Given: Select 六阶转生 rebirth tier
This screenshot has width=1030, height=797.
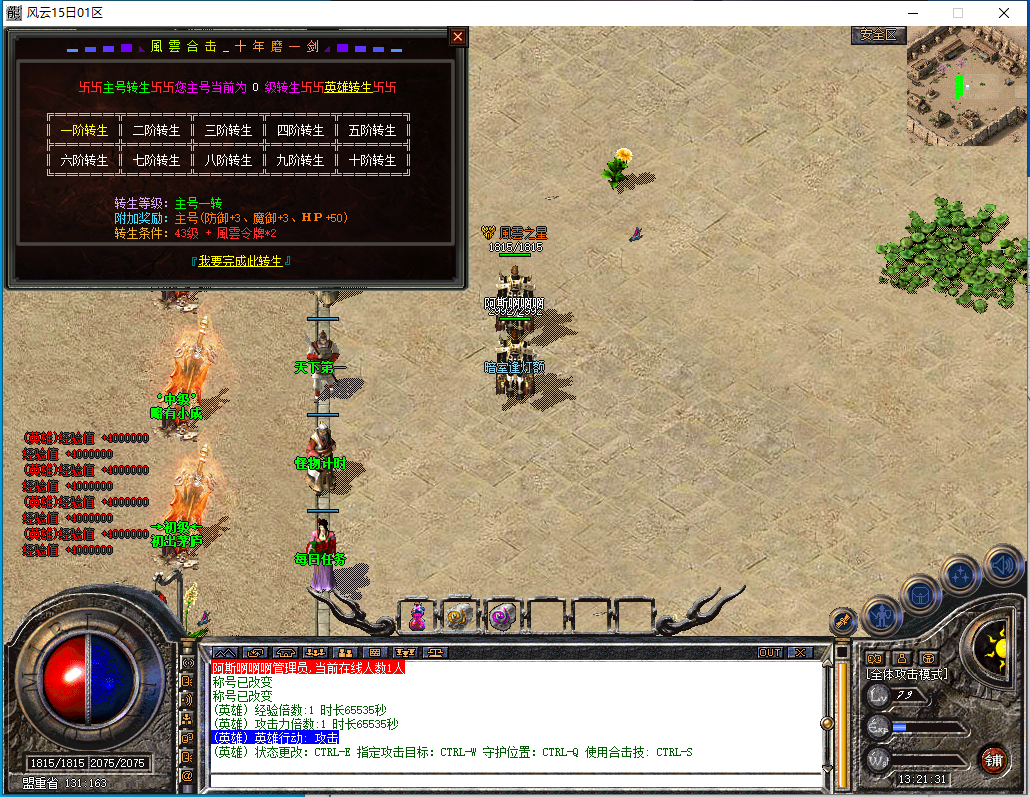Looking at the screenshot, I should click(x=84, y=160).
